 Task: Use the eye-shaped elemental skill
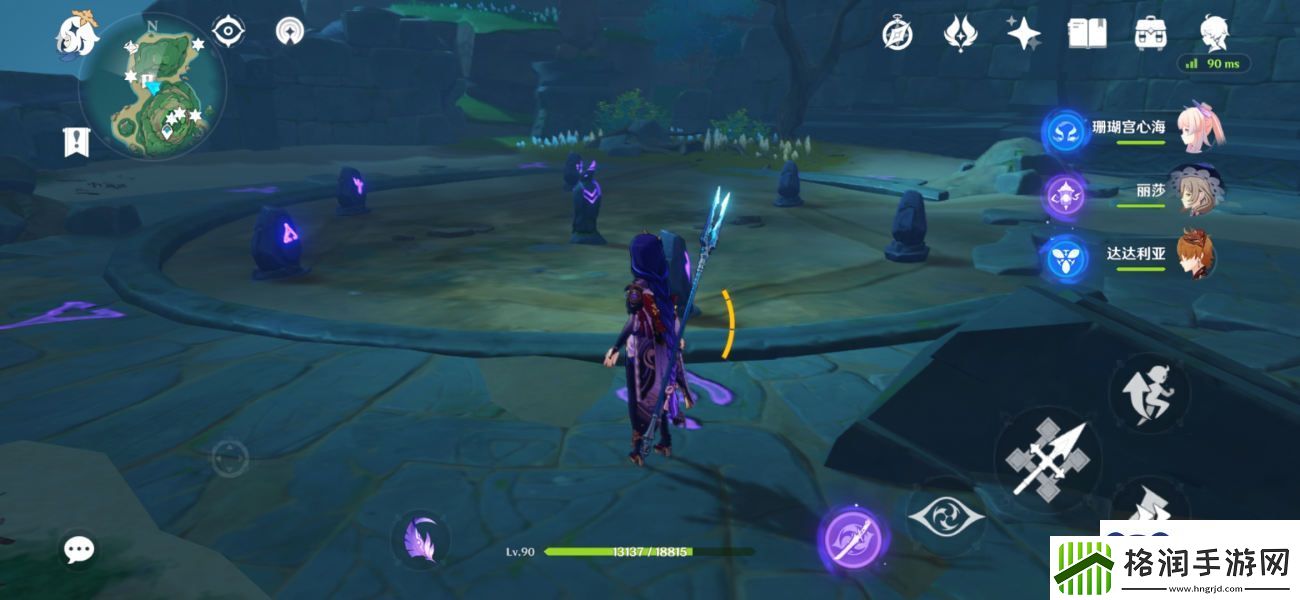click(x=945, y=517)
